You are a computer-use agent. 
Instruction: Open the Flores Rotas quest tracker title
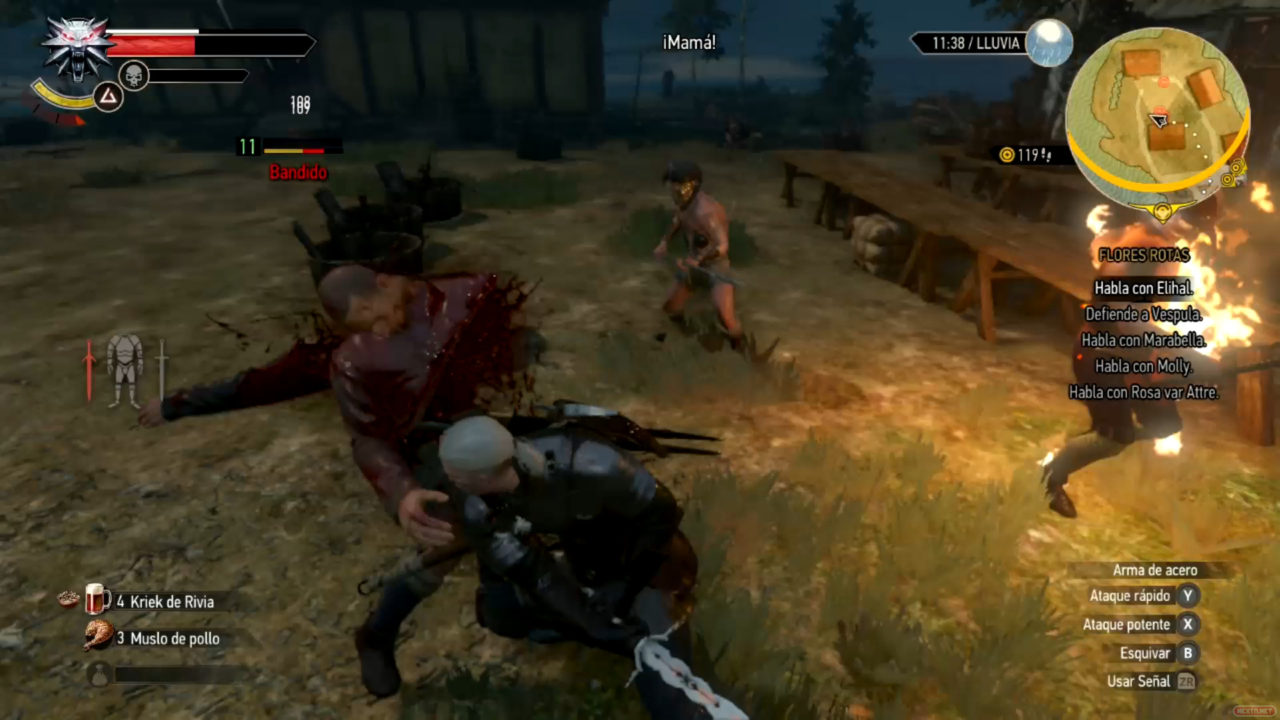(x=1143, y=255)
